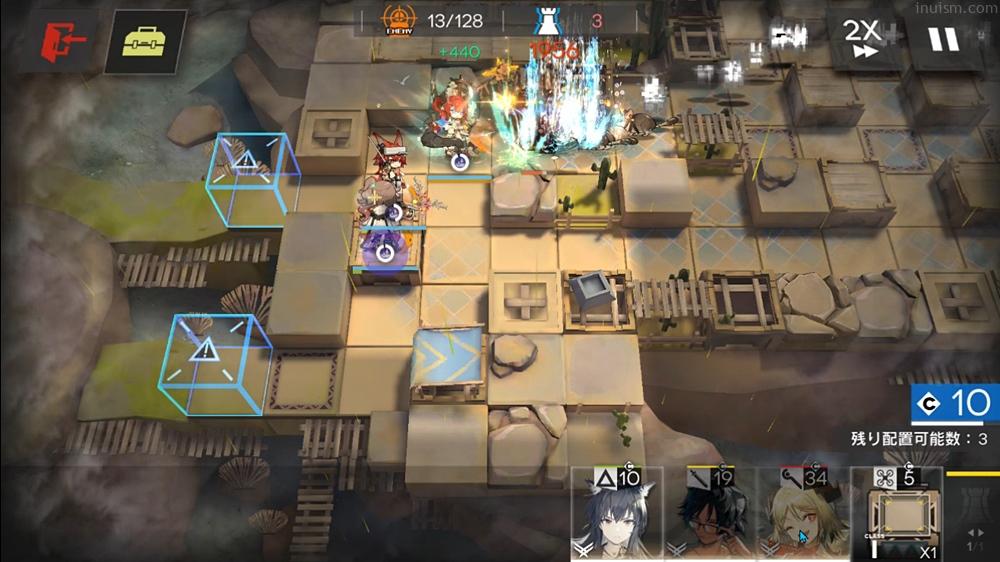The image size is (1000, 562).
Task: Toggle the 2X game speed
Action: pyautogui.click(x=861, y=40)
